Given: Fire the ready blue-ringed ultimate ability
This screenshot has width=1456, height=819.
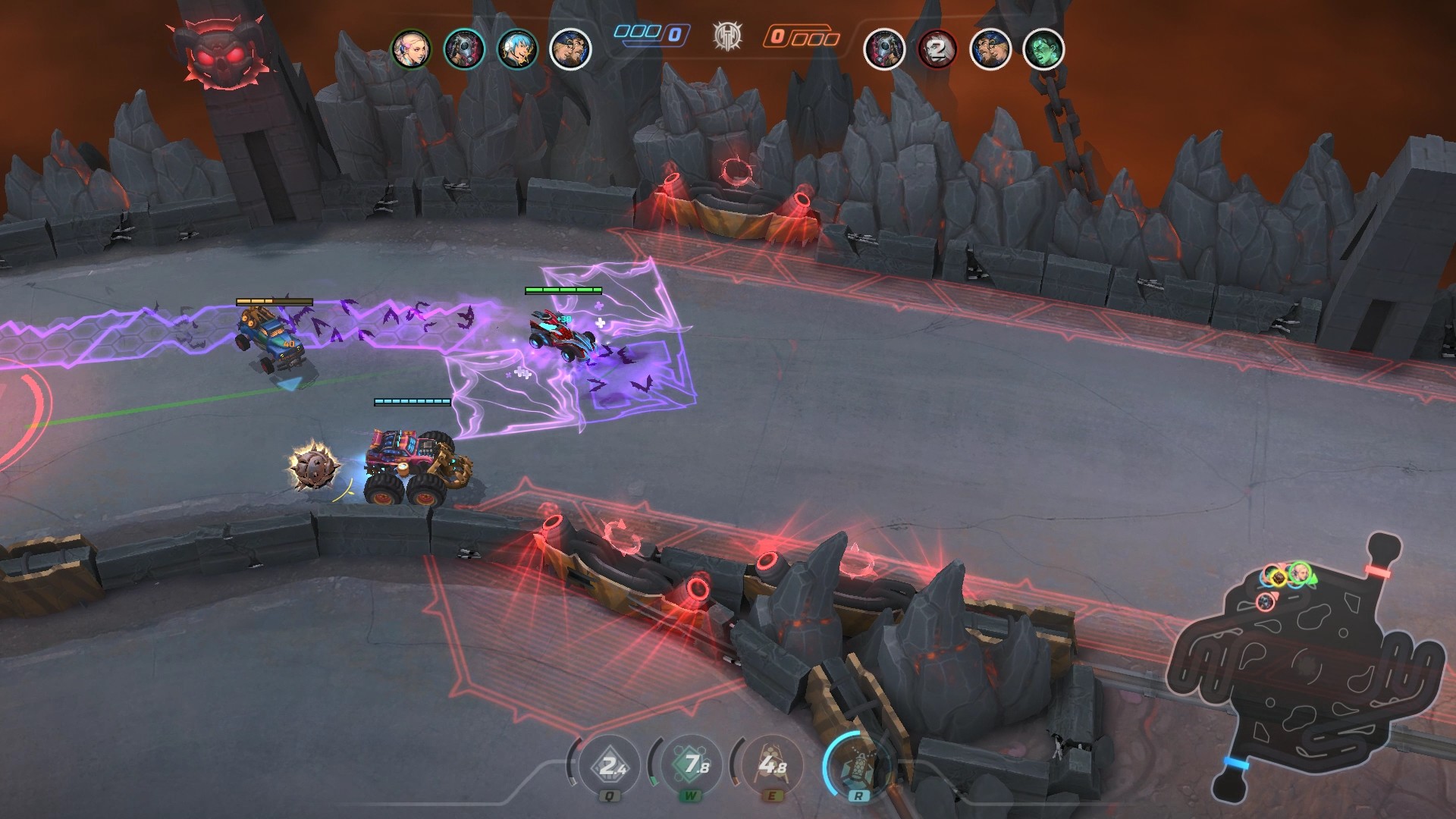Looking at the screenshot, I should pos(858,767).
